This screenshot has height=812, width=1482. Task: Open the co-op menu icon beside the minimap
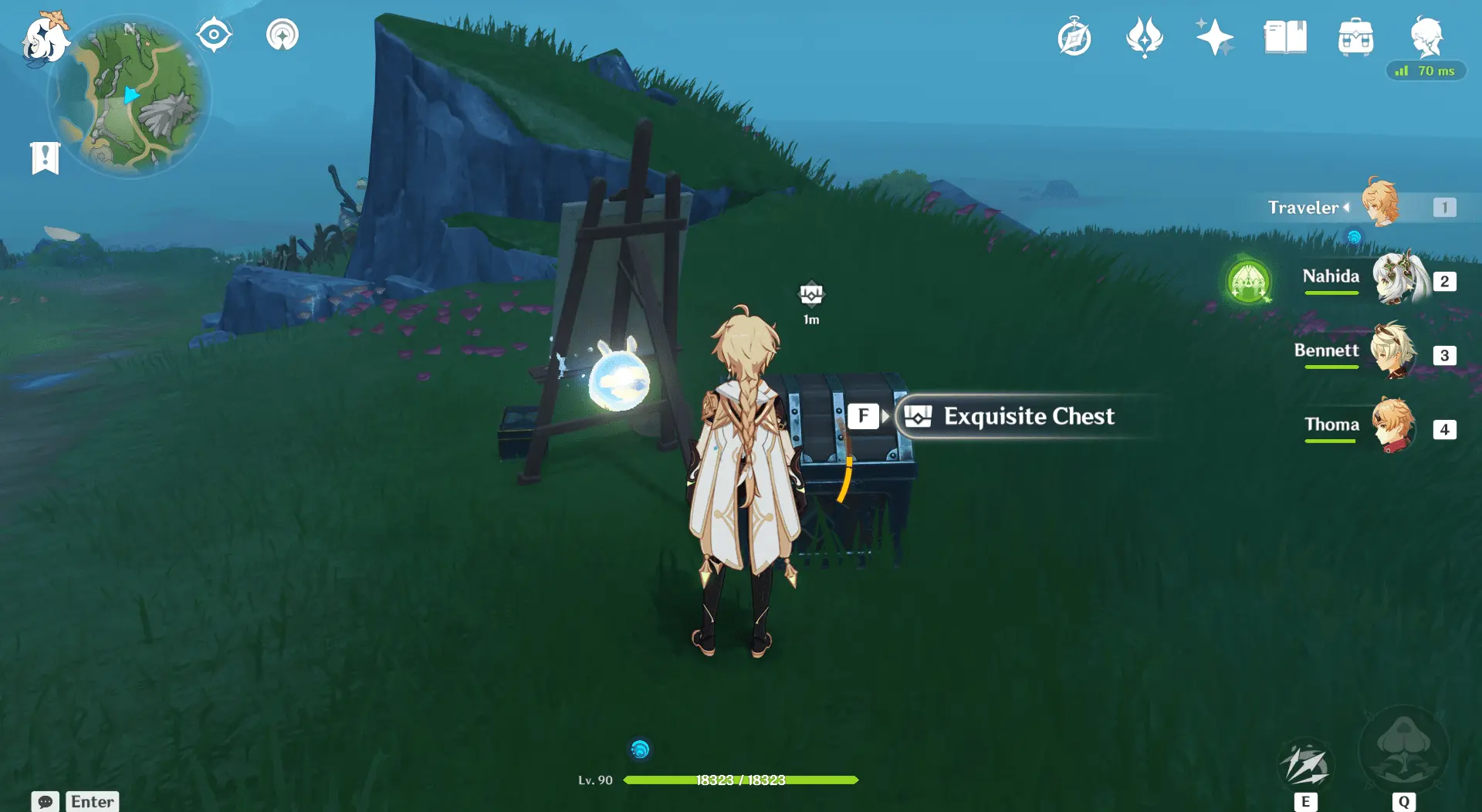(281, 34)
